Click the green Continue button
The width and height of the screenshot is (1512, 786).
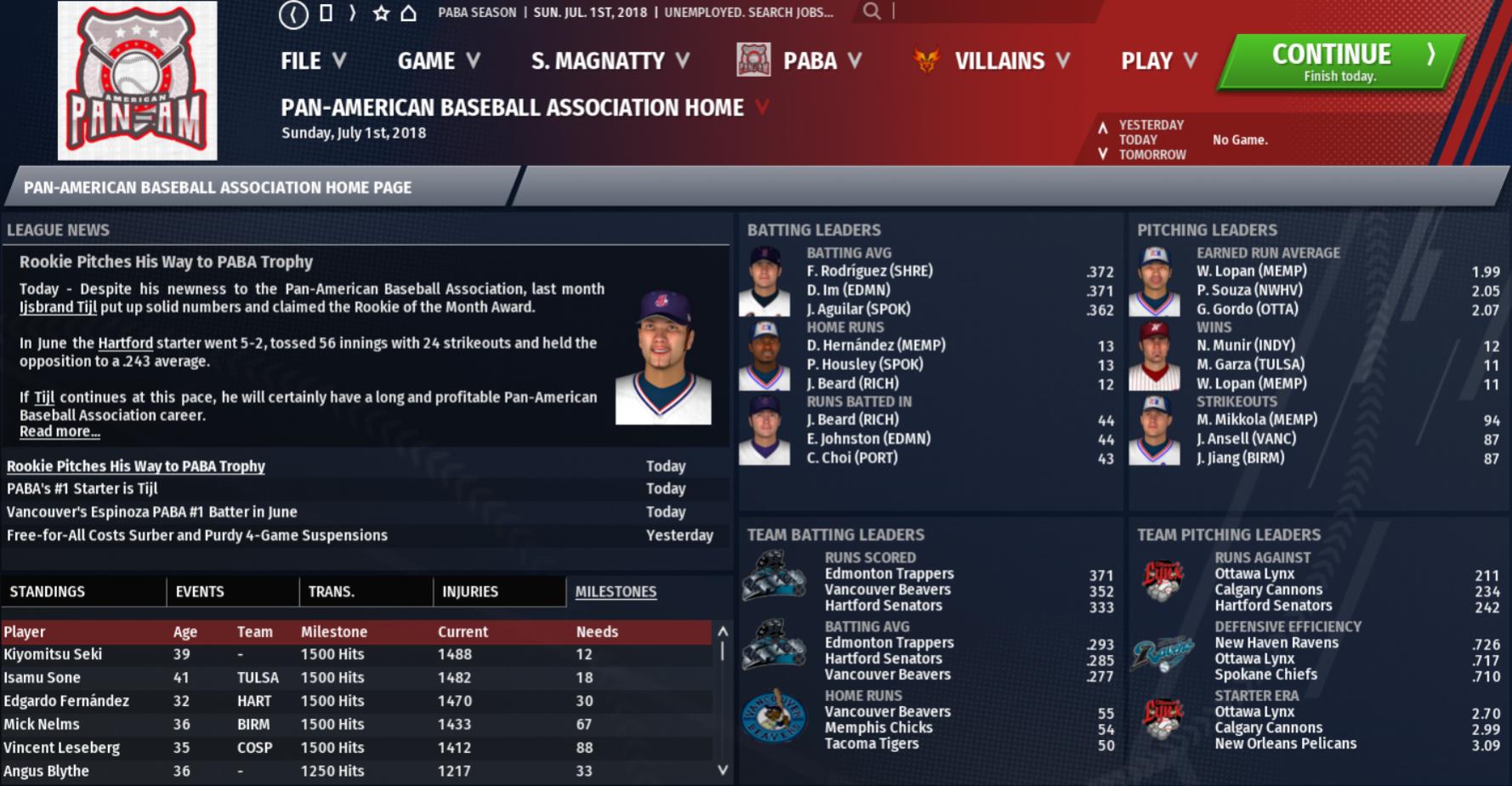click(x=1341, y=61)
